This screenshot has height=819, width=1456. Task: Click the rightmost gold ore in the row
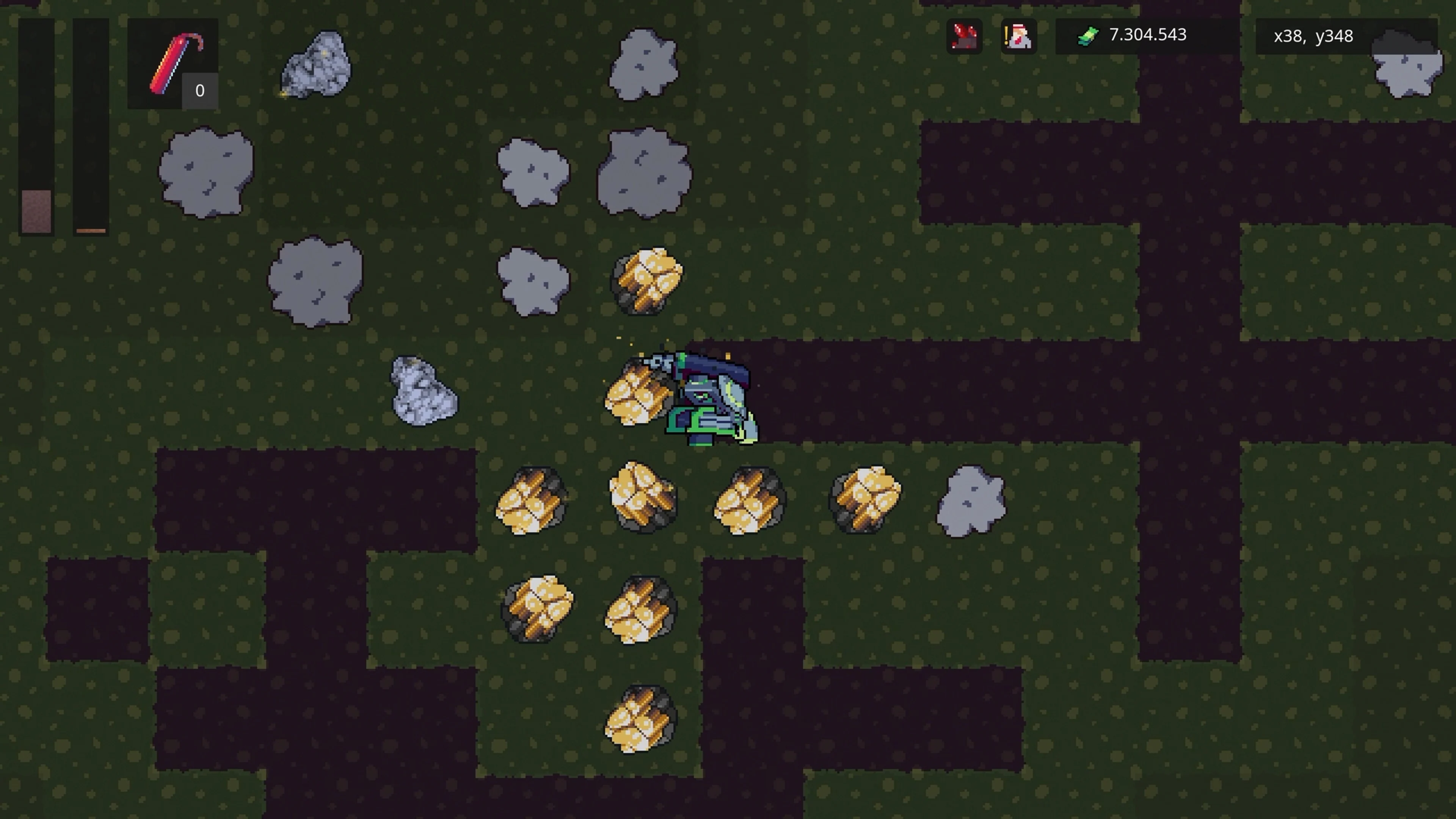tap(865, 500)
